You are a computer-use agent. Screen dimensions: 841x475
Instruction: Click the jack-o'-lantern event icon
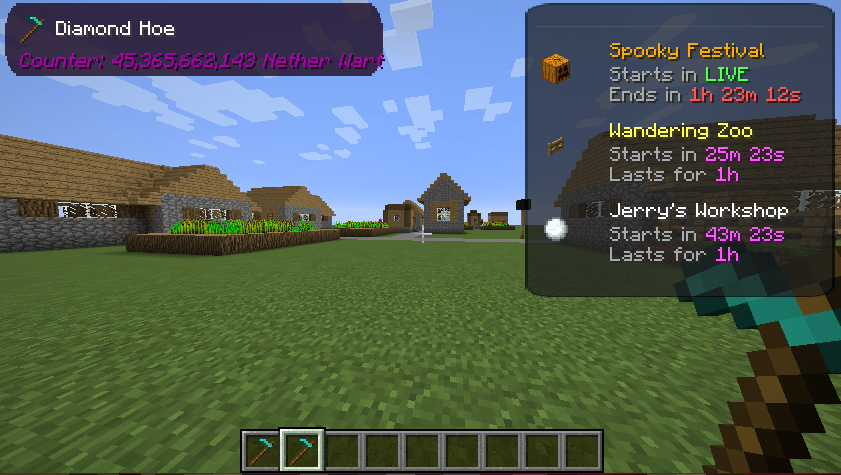555,68
